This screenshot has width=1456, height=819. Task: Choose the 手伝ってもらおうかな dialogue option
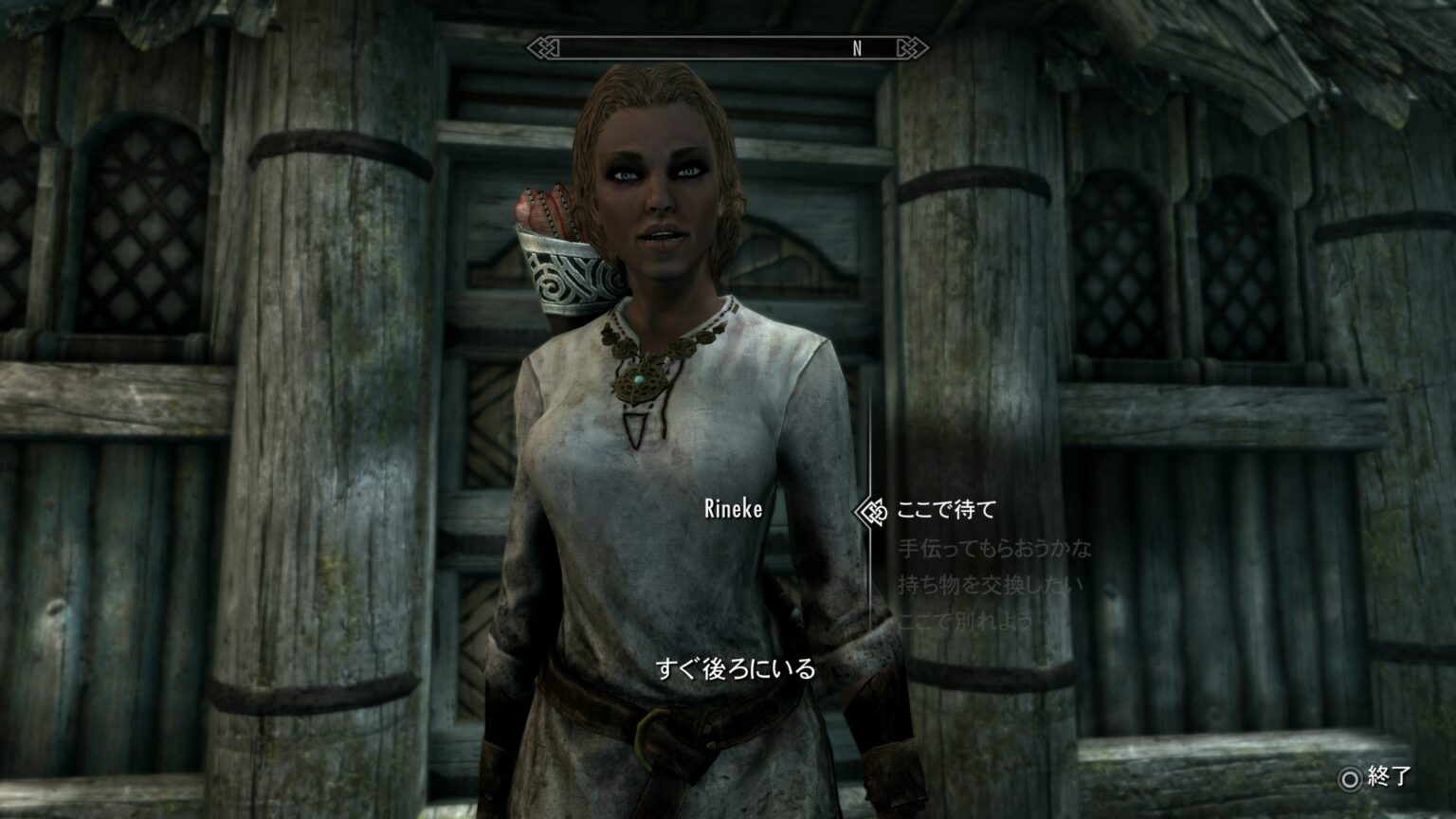click(996, 548)
